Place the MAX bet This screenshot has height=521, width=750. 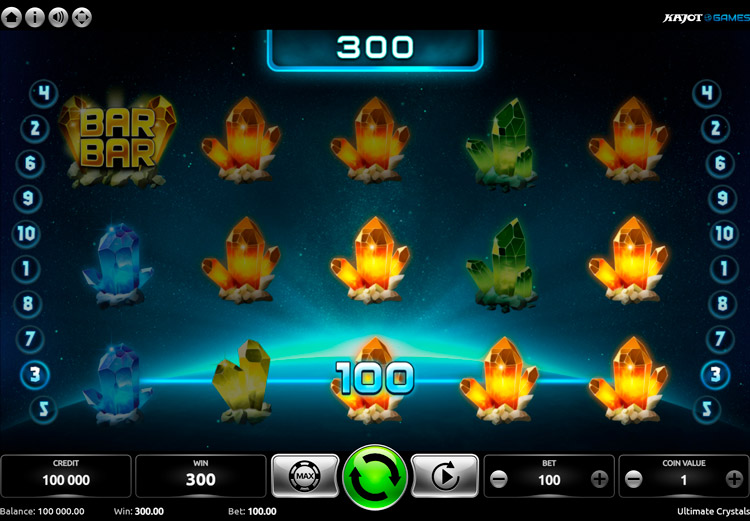coord(305,477)
